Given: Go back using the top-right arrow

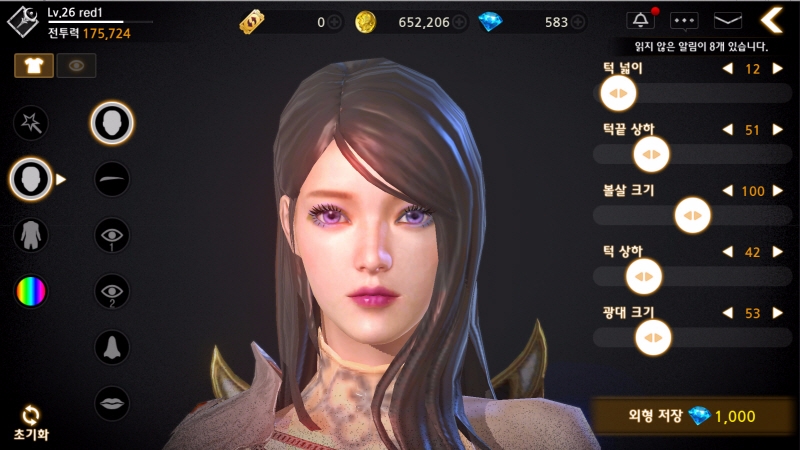Looking at the screenshot, I should 771,19.
